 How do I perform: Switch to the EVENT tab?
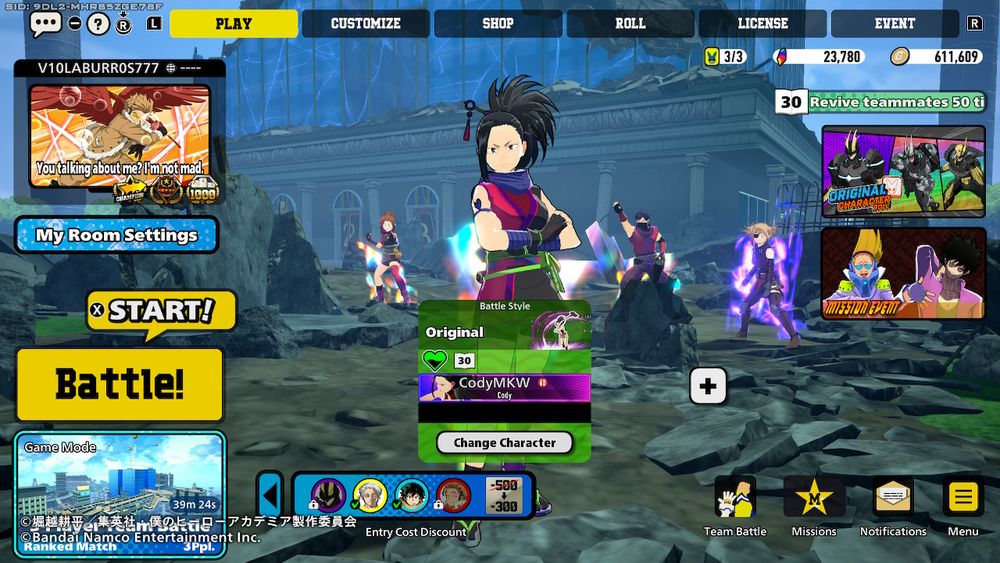[x=894, y=24]
